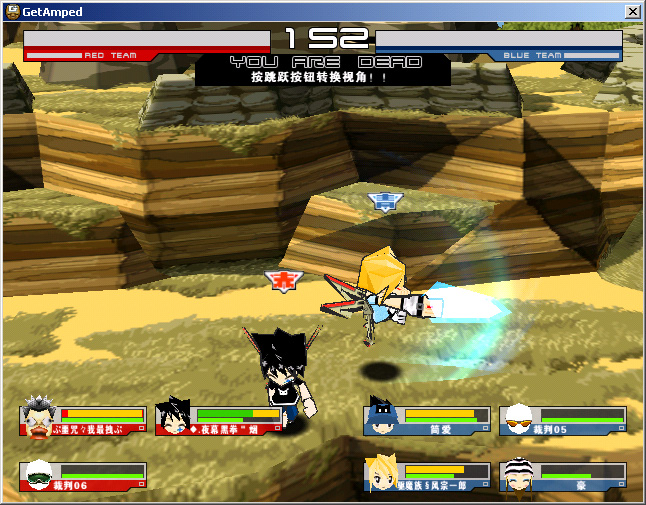The width and height of the screenshot is (646, 505).
Task: Select red team player 裁判06 panel
Action: coord(84,477)
